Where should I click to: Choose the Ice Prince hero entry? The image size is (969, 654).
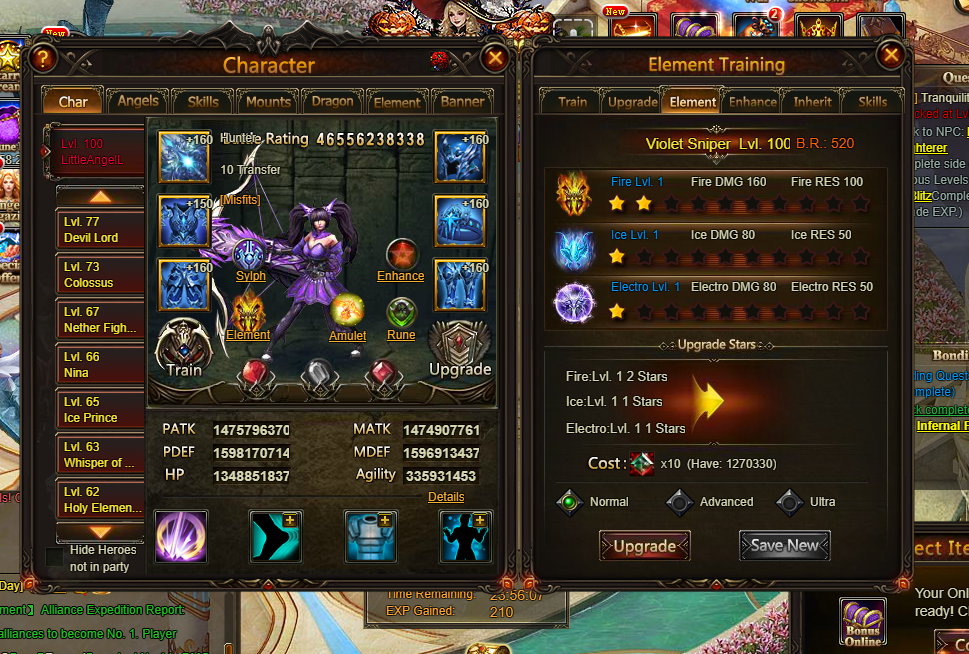(100, 410)
